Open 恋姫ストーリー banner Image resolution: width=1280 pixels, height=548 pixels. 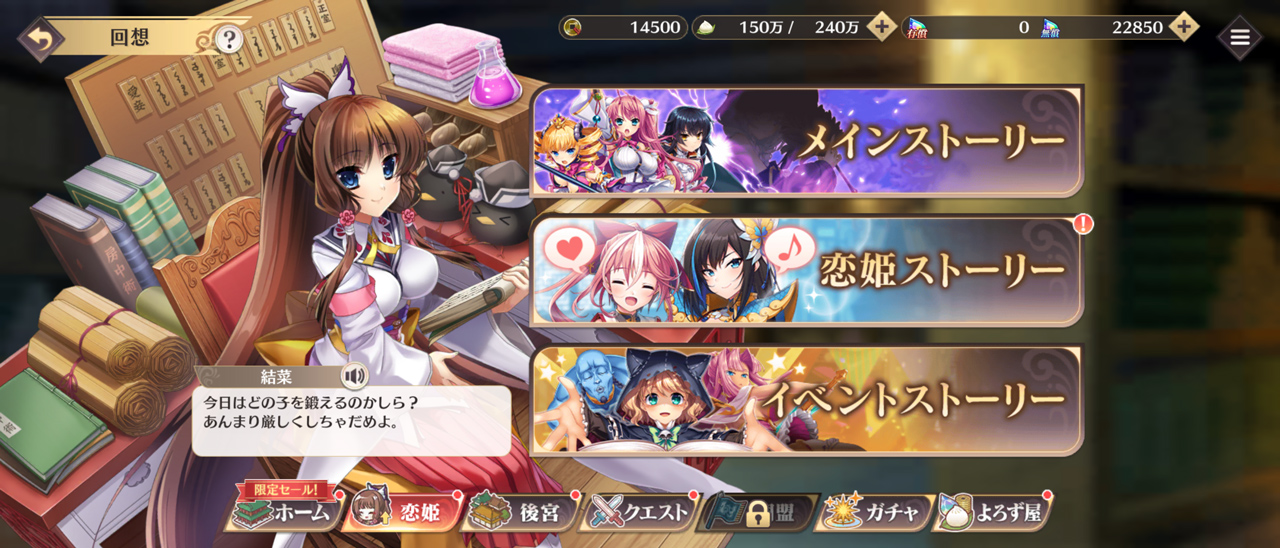807,271
